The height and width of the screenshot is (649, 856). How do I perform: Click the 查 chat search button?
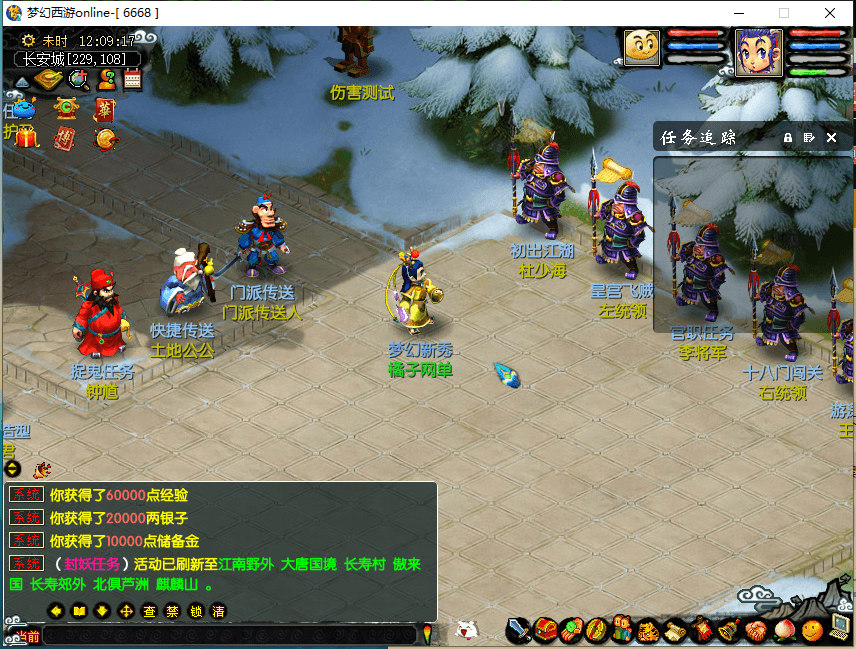(x=149, y=611)
